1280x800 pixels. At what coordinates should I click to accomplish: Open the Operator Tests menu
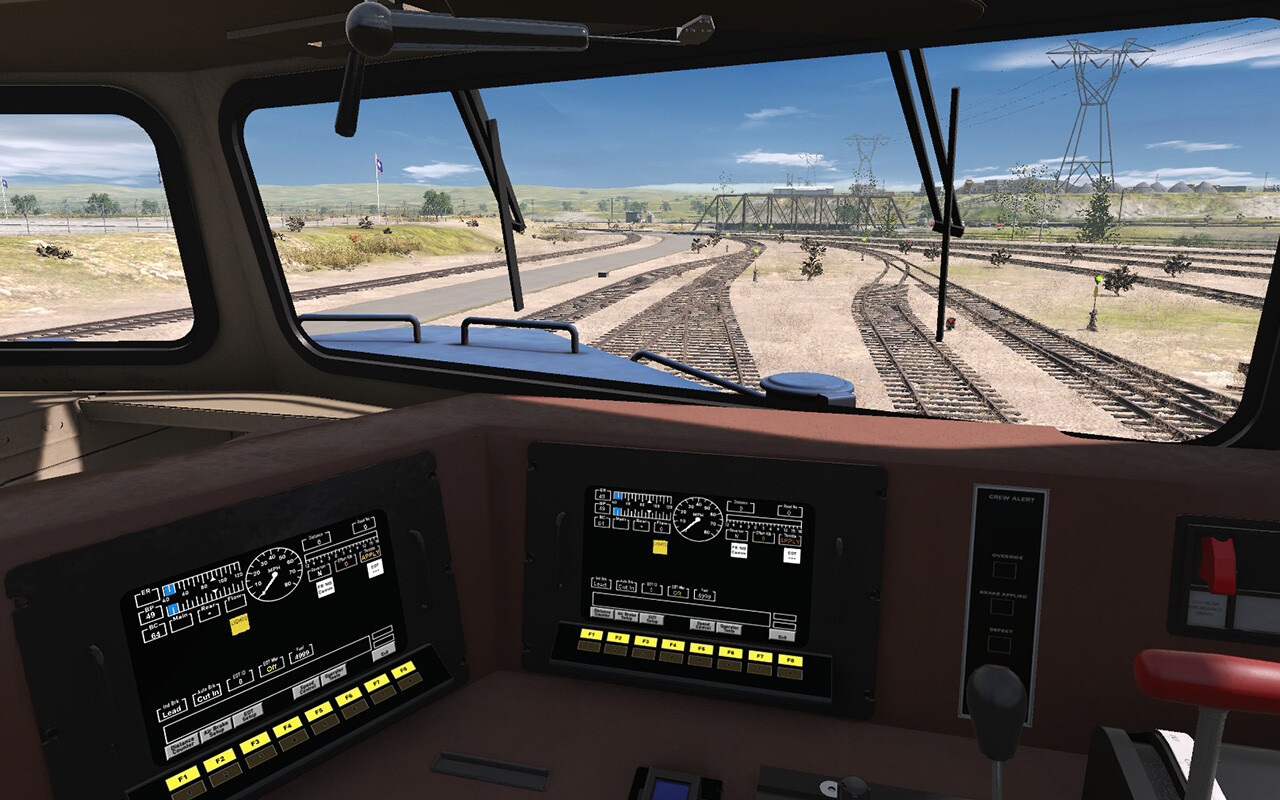pos(335,677)
